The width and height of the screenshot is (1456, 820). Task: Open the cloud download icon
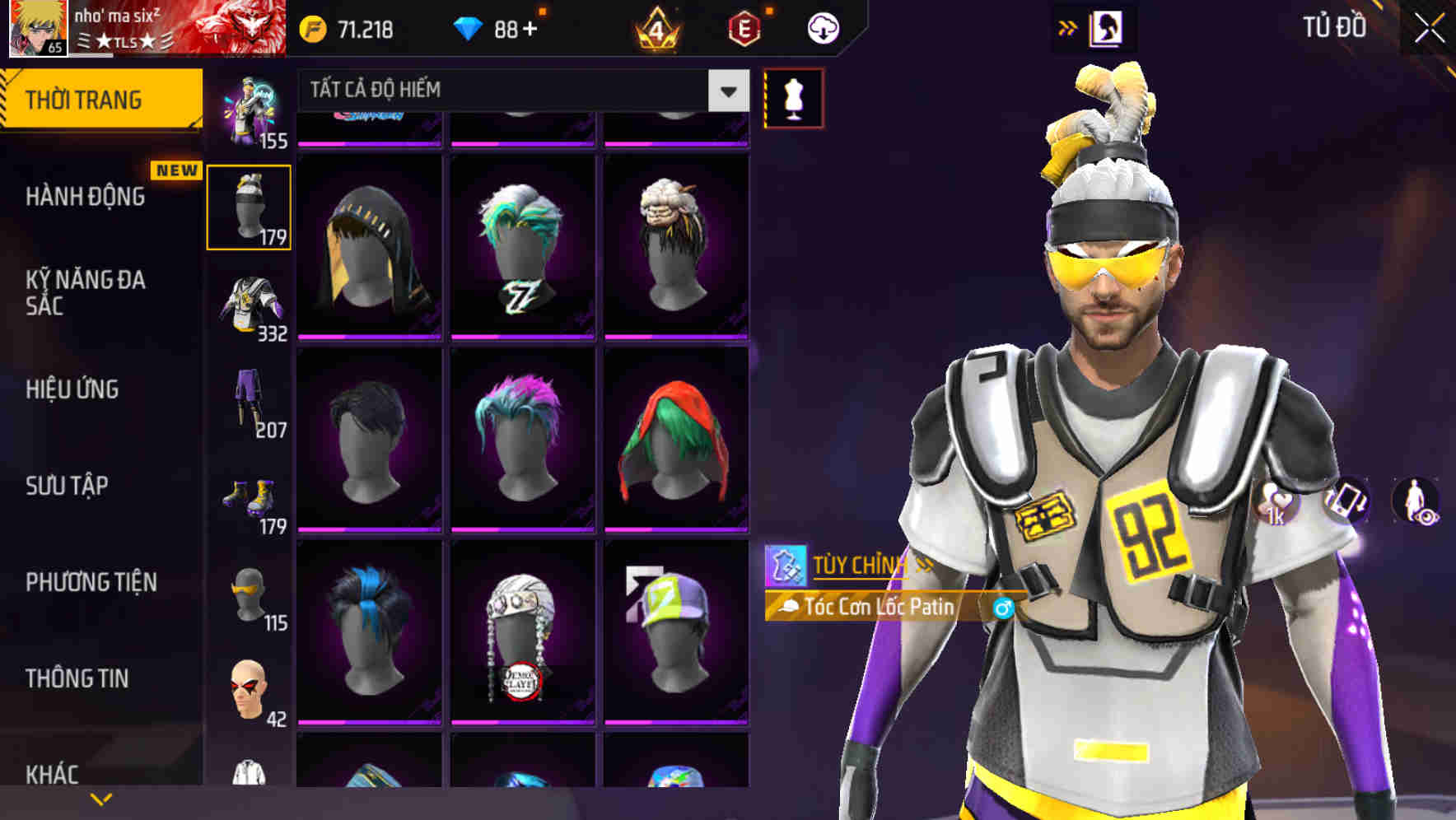point(823,27)
